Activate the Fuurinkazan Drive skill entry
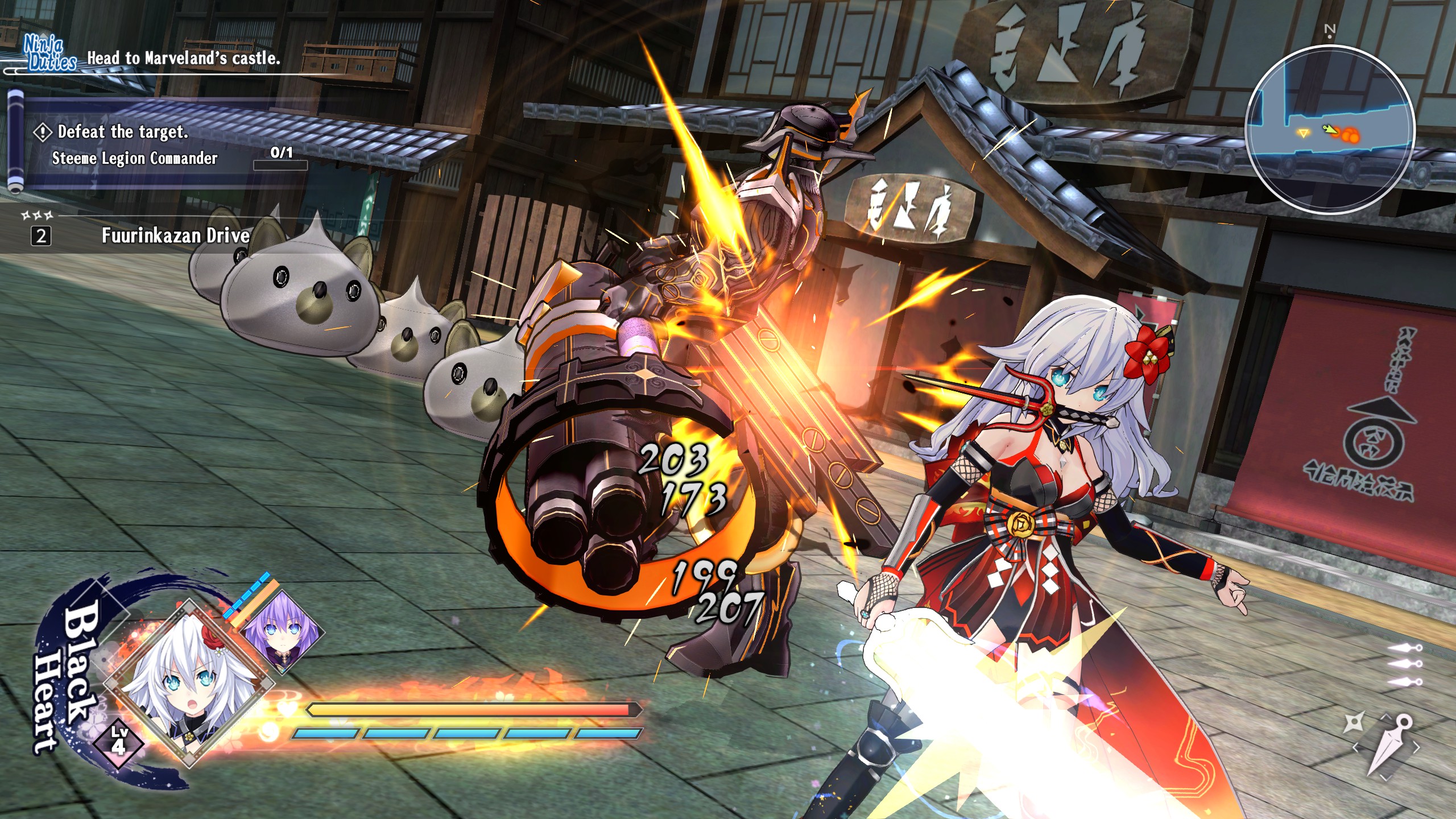Screen dimensions: 1456x819 175,235
